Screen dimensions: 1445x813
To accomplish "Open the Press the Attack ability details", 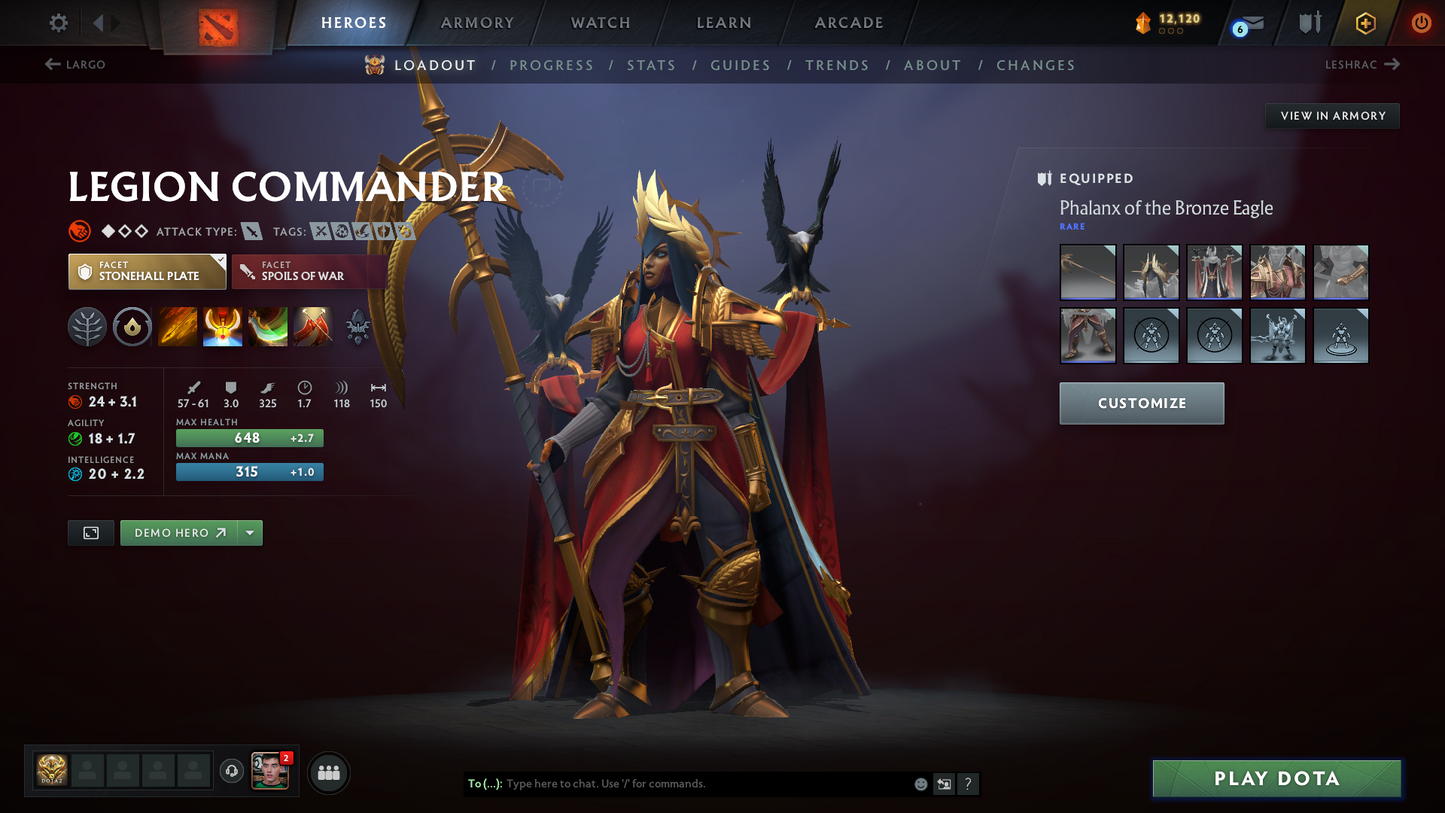I will click(x=222, y=327).
